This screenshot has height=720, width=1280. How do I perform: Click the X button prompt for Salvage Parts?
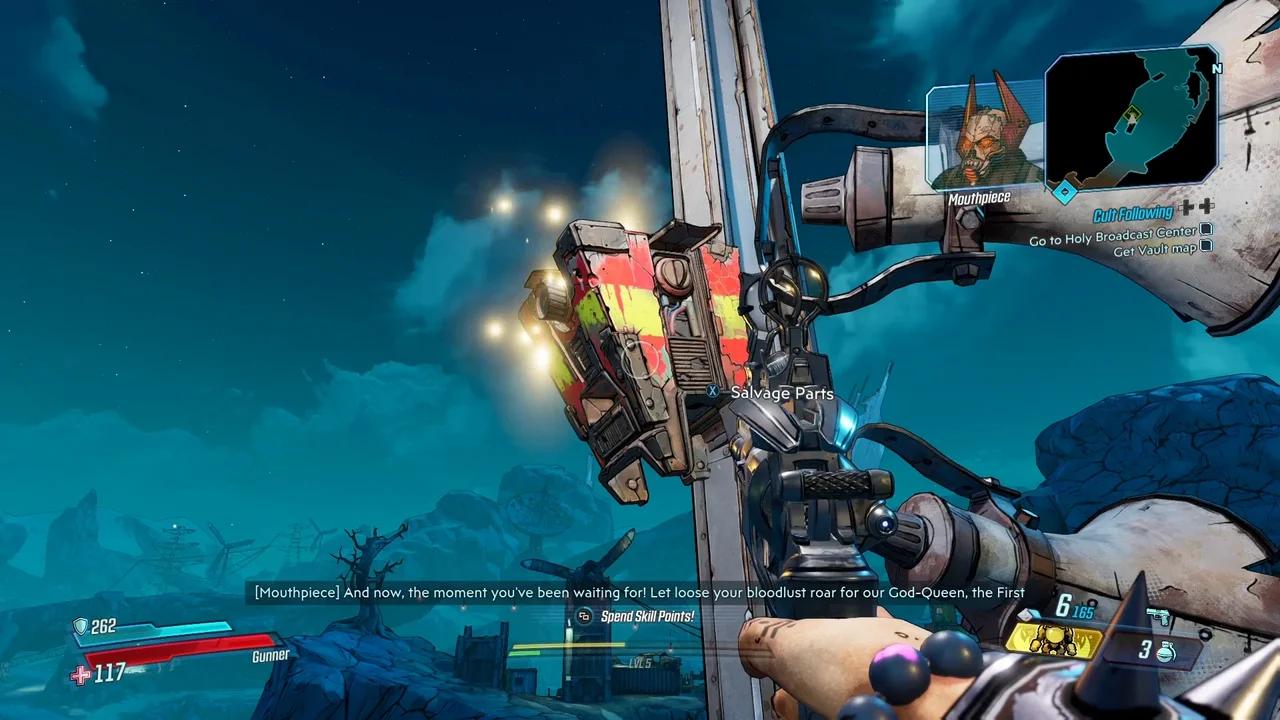click(712, 393)
